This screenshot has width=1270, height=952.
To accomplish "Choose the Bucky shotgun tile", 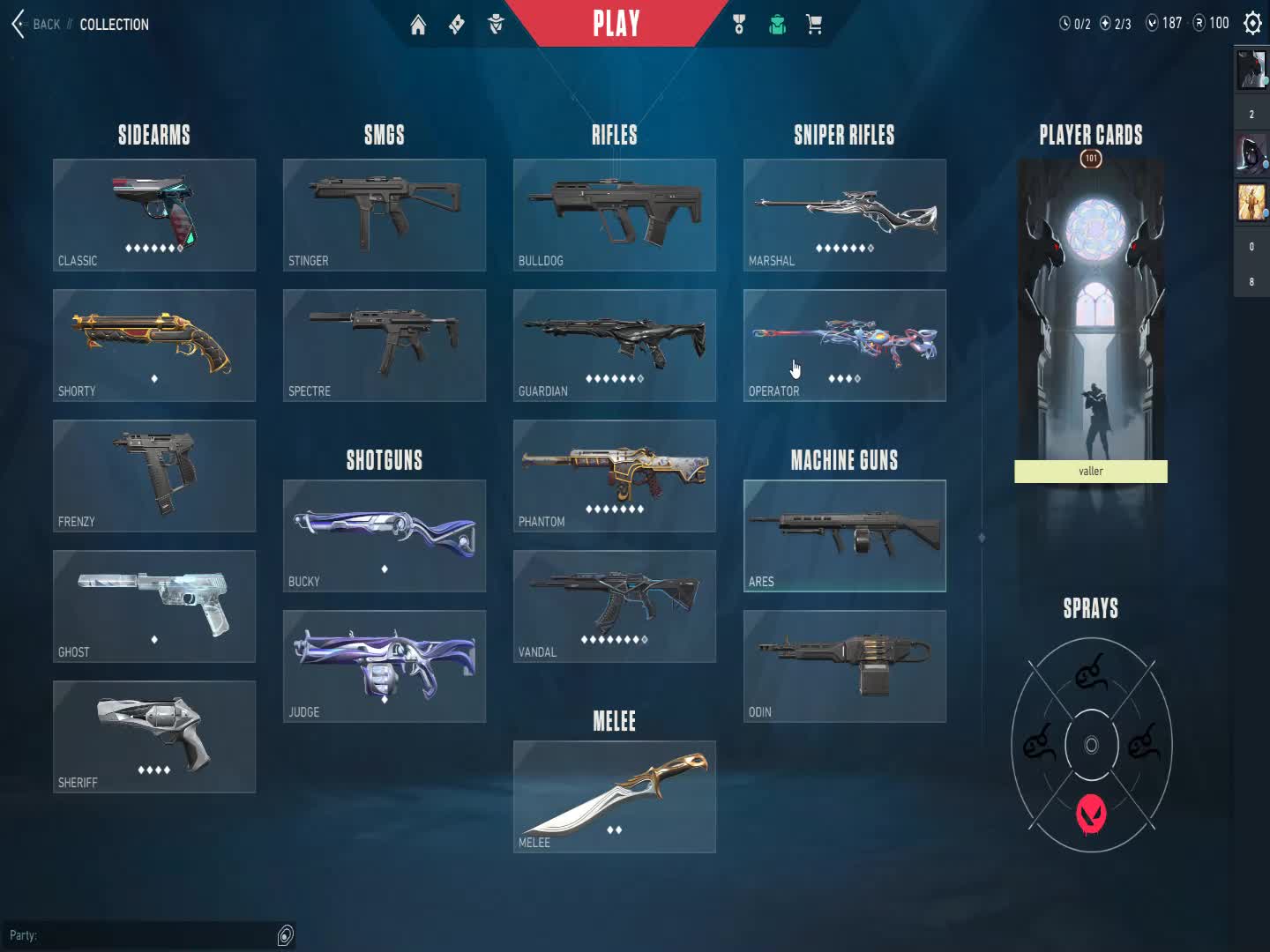I will click(x=385, y=536).
